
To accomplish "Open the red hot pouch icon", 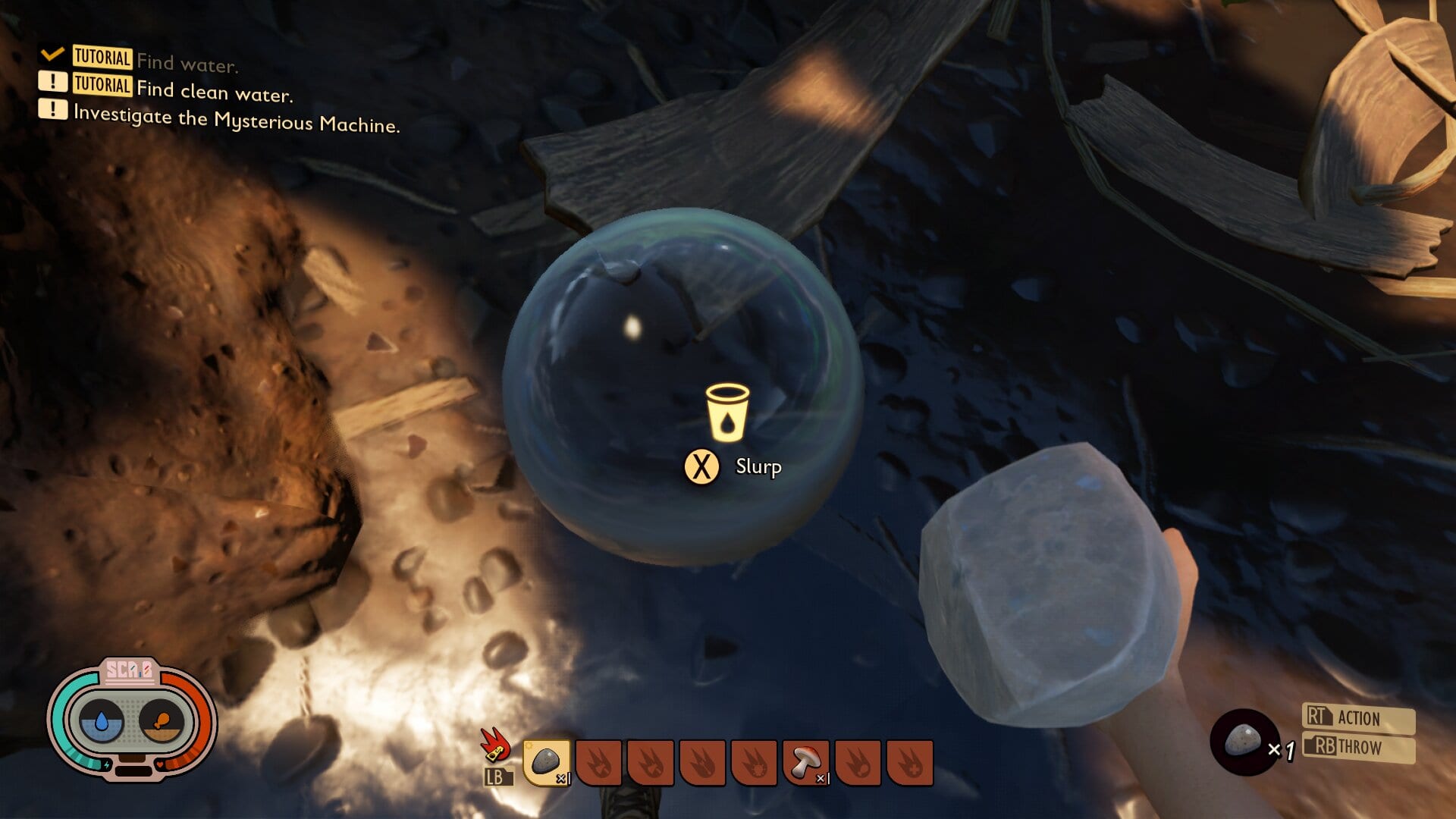I will pyautogui.click(x=494, y=745).
